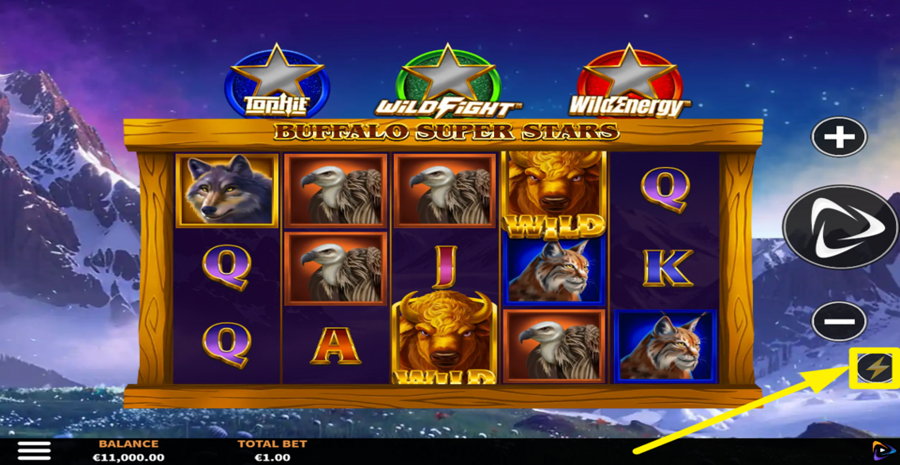Open the hamburger menu
The height and width of the screenshot is (465, 900).
(x=34, y=451)
